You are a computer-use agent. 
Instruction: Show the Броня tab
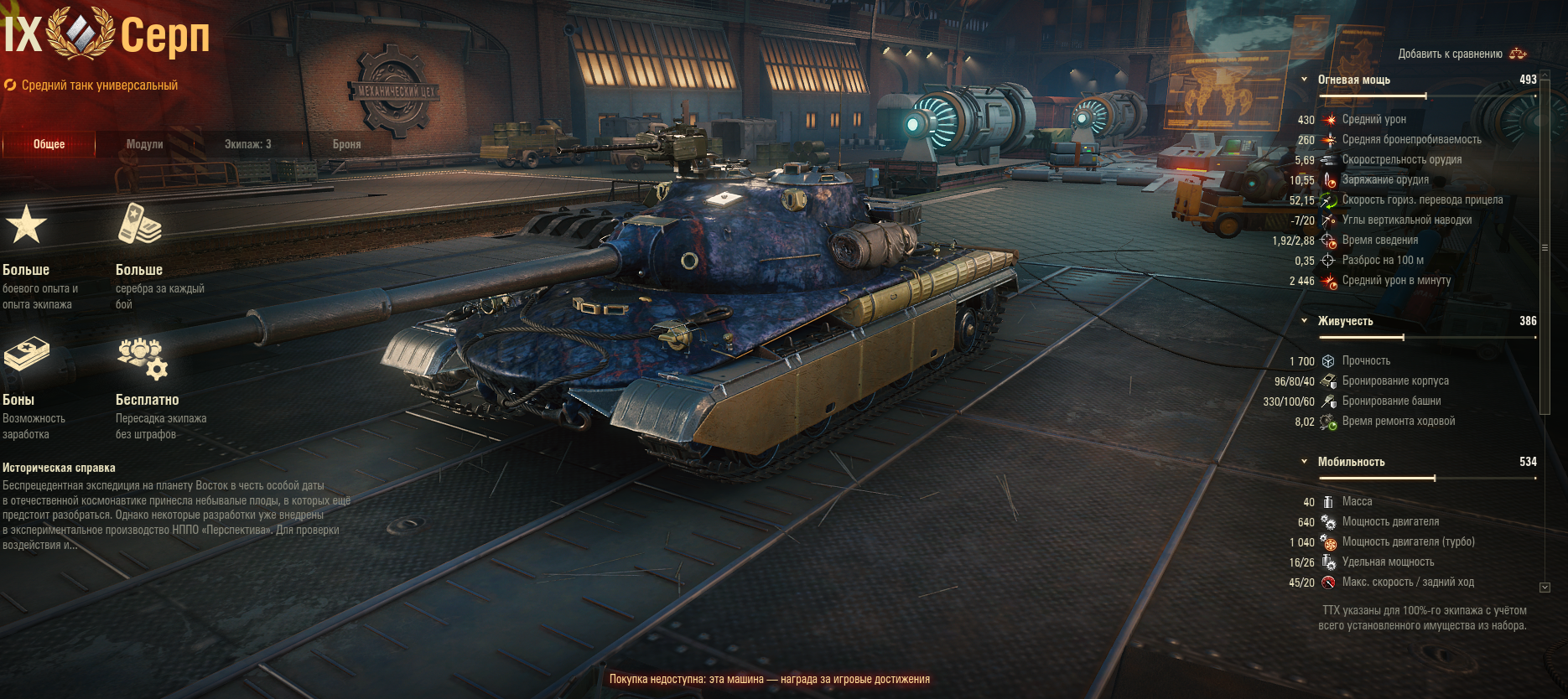[346, 144]
